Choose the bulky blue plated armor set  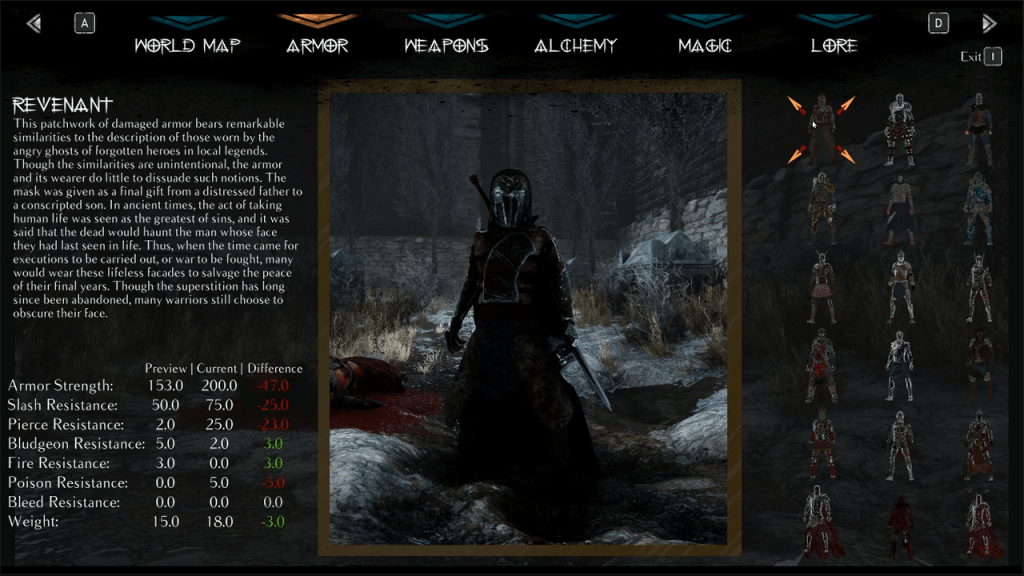click(x=978, y=208)
